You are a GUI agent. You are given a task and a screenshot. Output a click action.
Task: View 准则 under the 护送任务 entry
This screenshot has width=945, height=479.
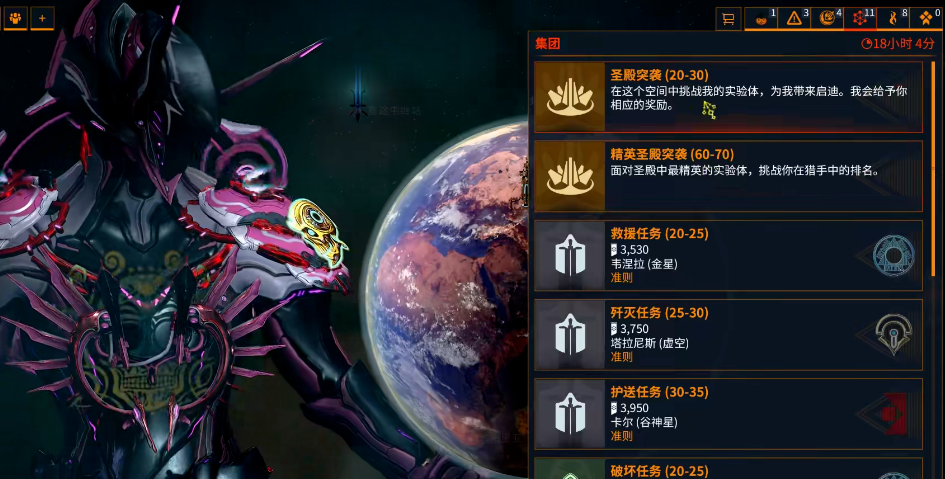(x=621, y=436)
